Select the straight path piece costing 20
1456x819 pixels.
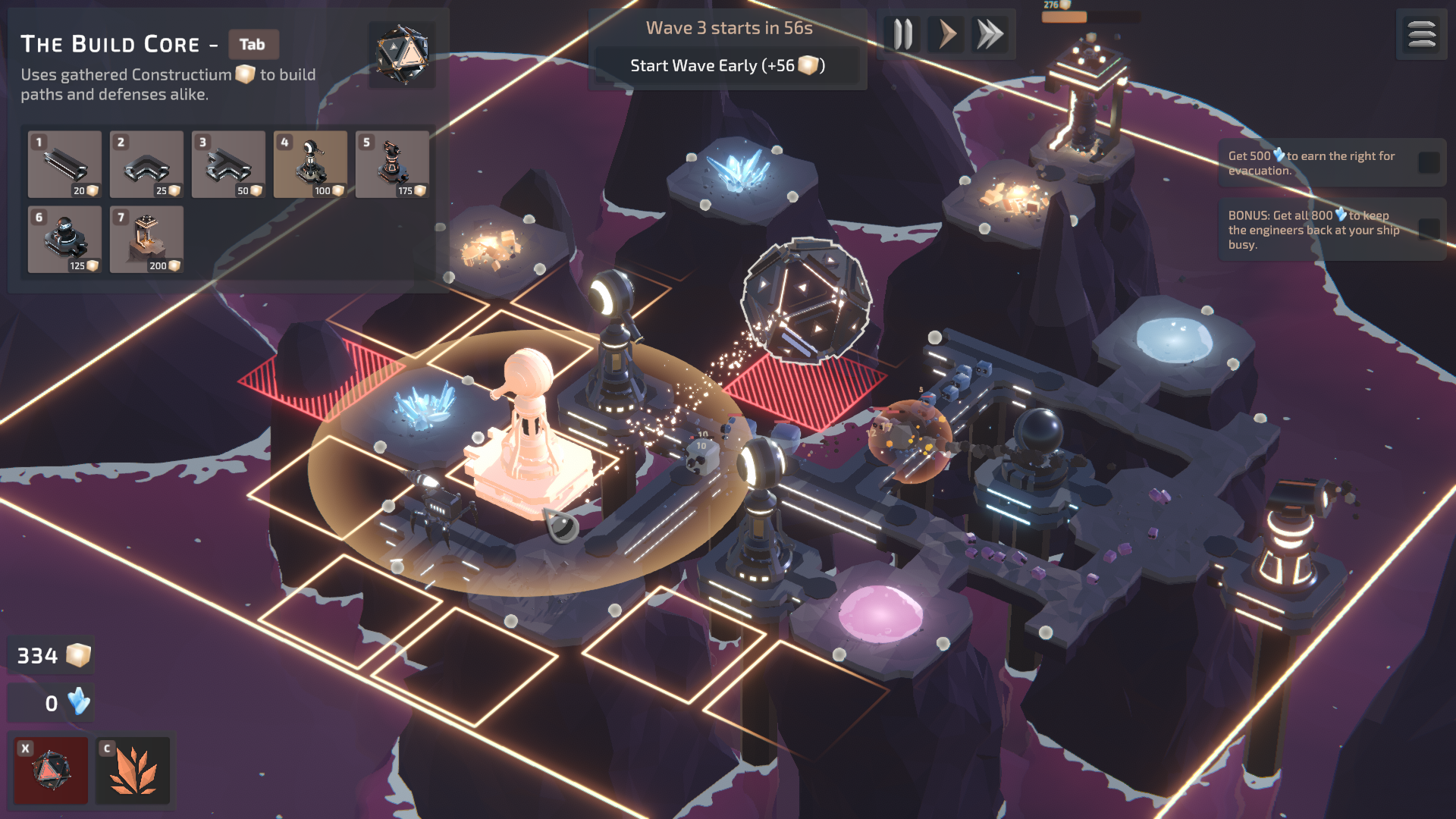64,164
